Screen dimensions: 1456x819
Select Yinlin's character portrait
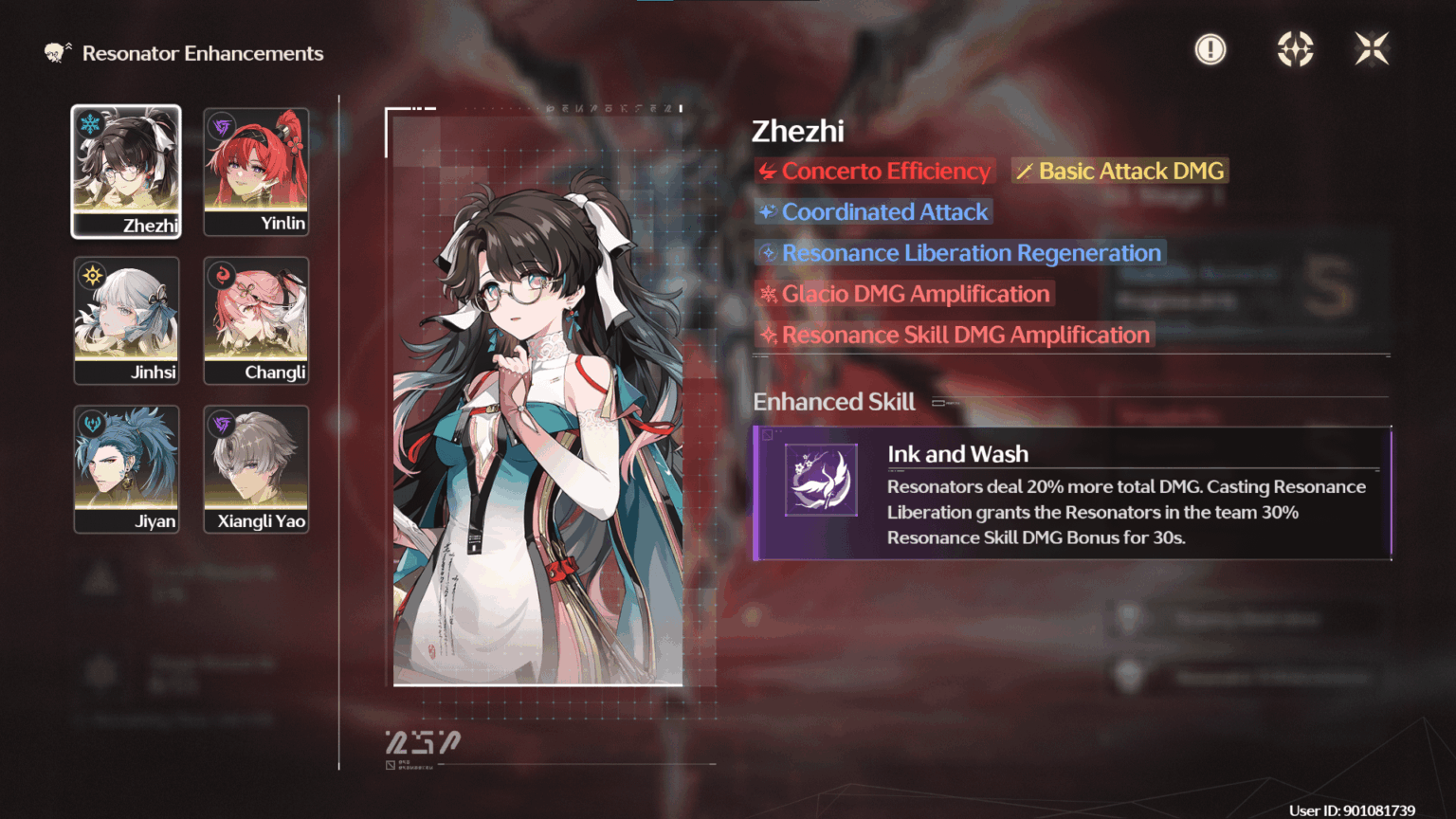click(256, 171)
